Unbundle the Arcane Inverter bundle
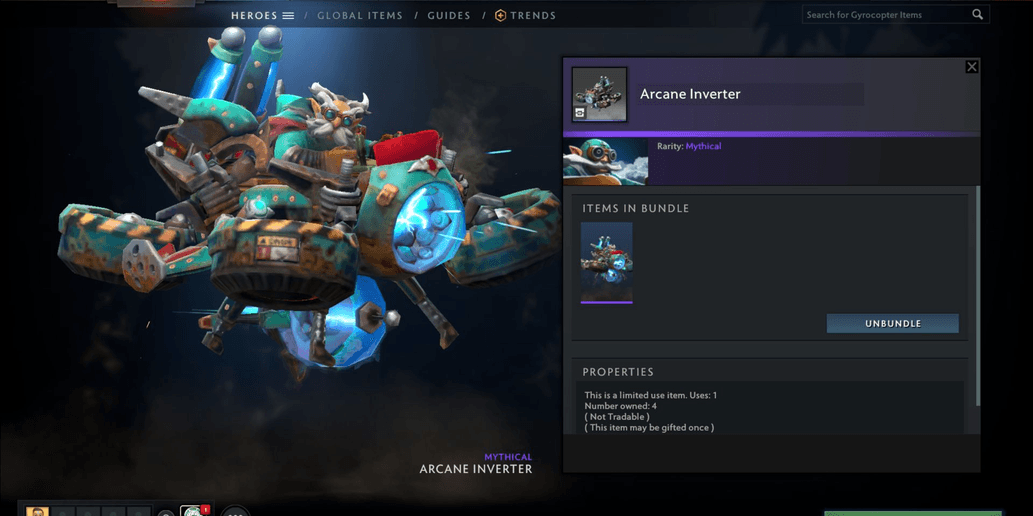 point(892,324)
